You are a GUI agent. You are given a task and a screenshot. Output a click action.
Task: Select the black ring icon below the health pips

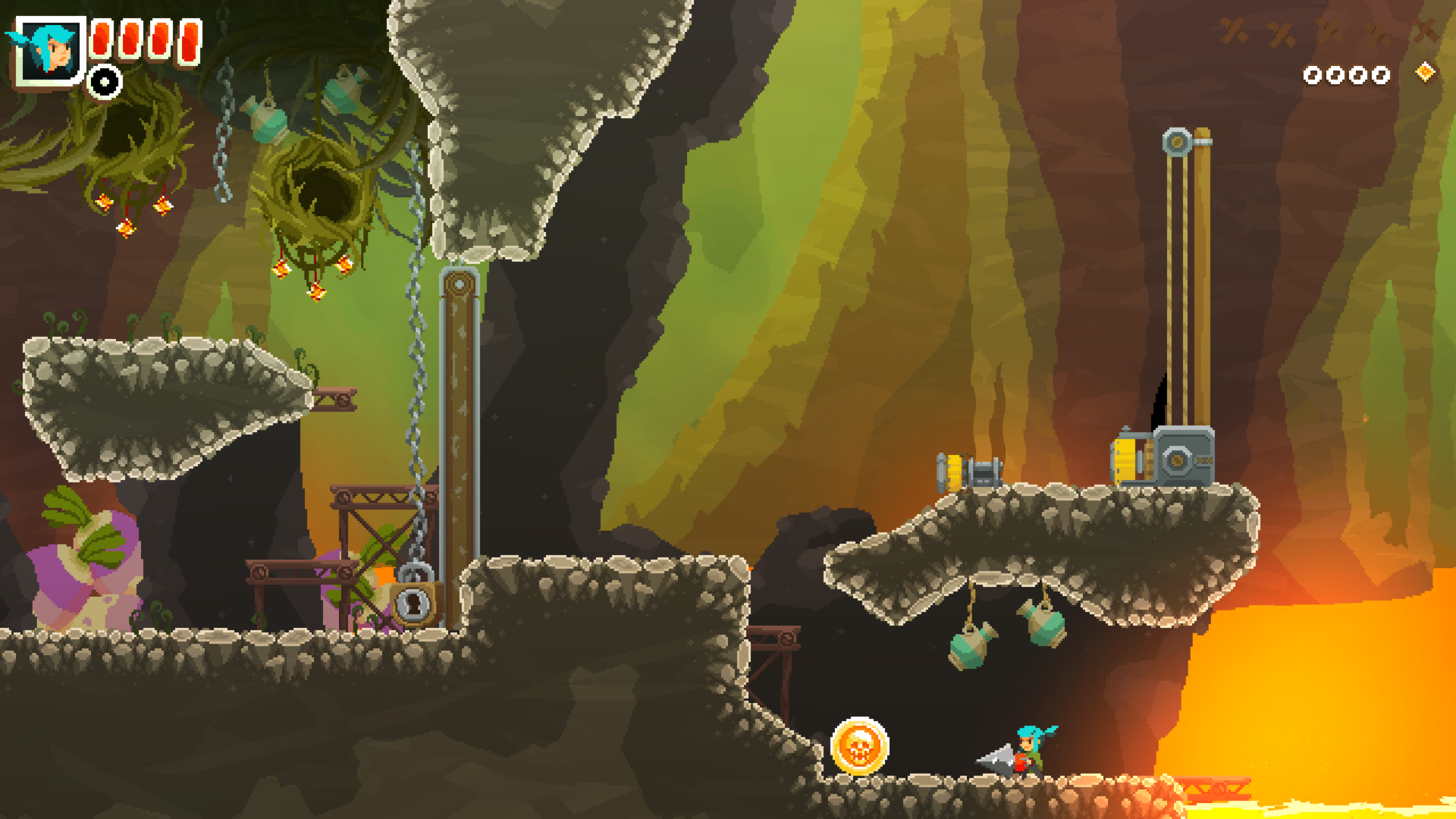click(x=105, y=82)
